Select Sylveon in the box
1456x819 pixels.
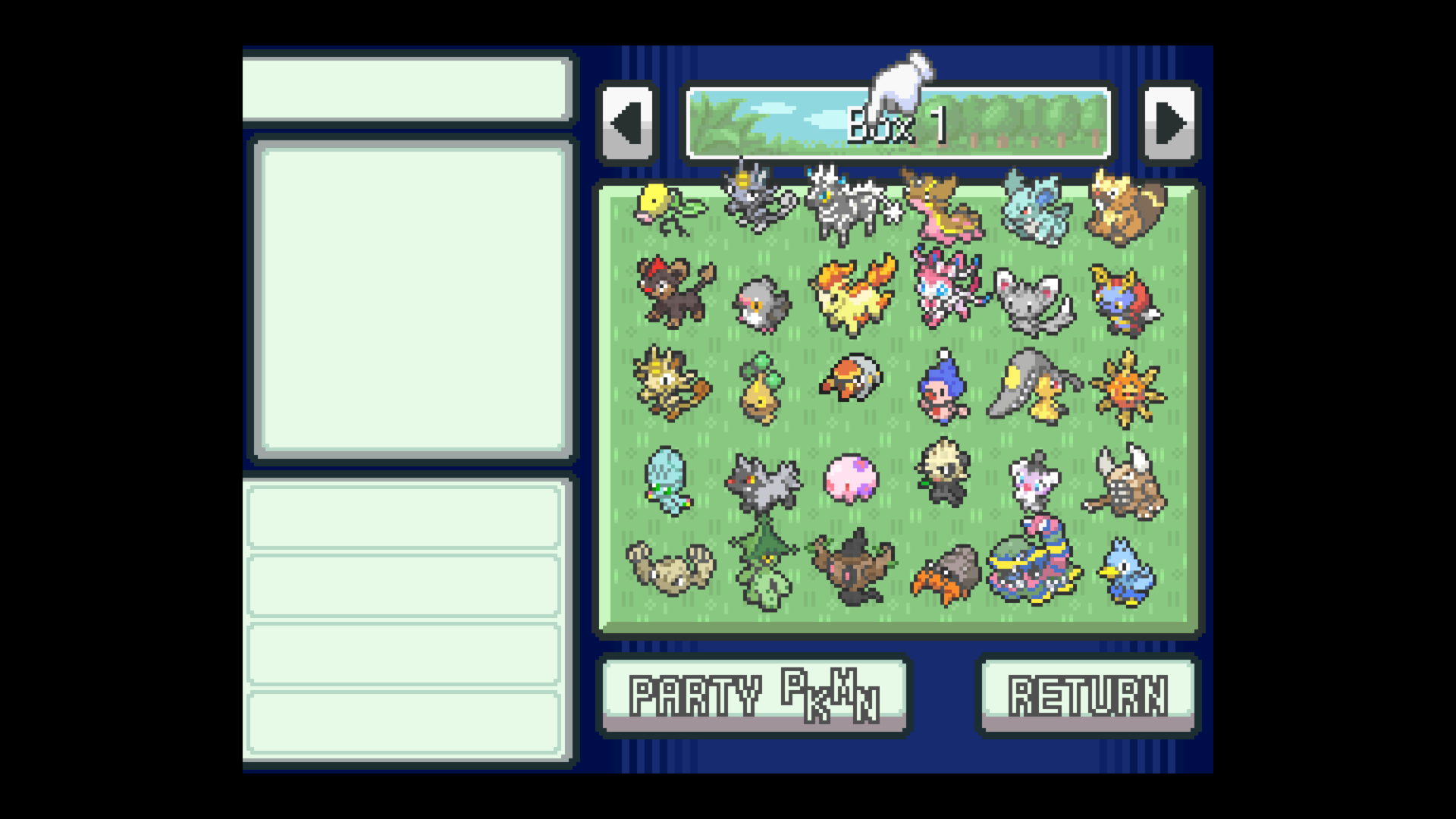[946, 288]
